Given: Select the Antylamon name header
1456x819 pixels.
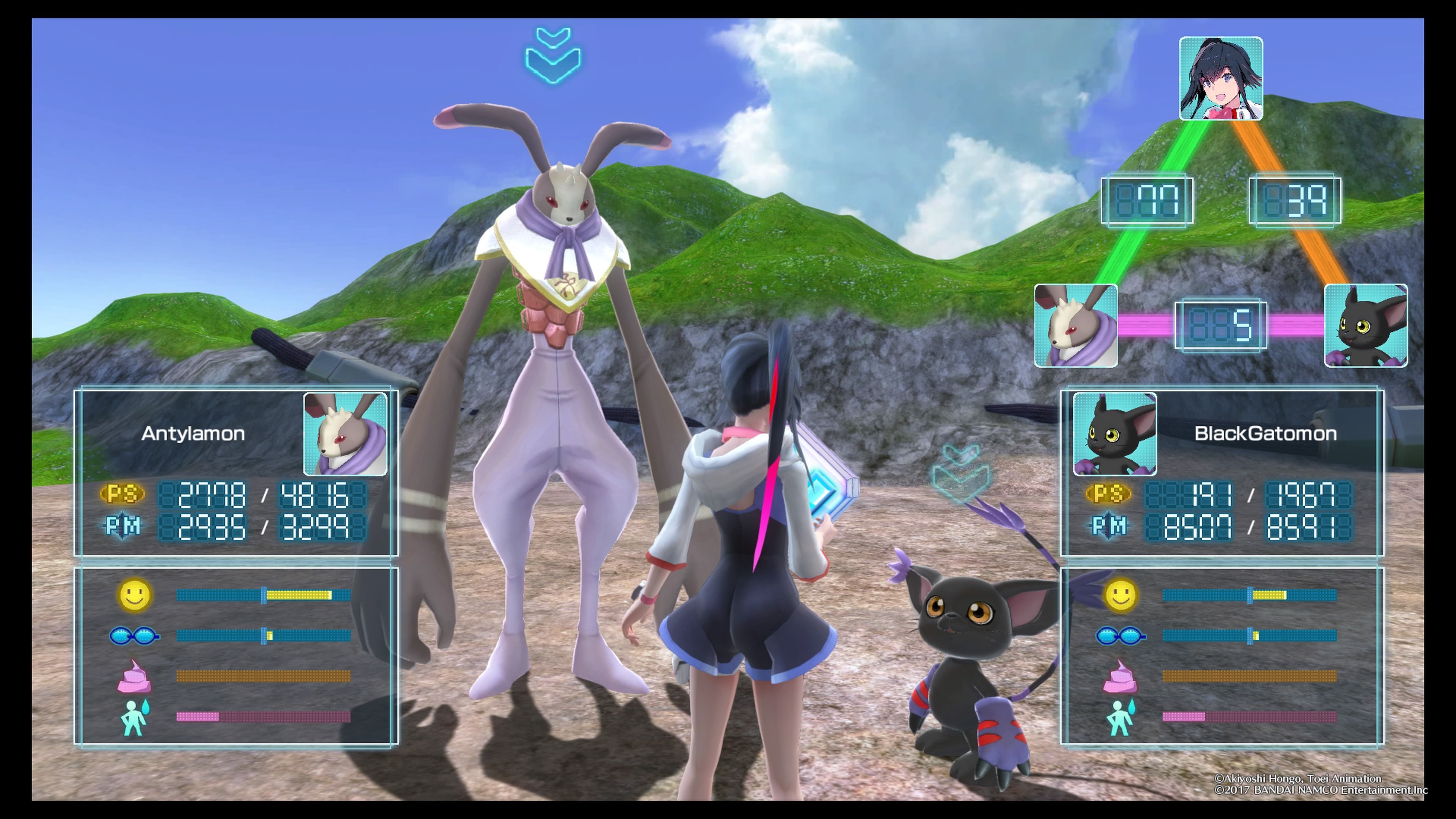Looking at the screenshot, I should pos(193,433).
